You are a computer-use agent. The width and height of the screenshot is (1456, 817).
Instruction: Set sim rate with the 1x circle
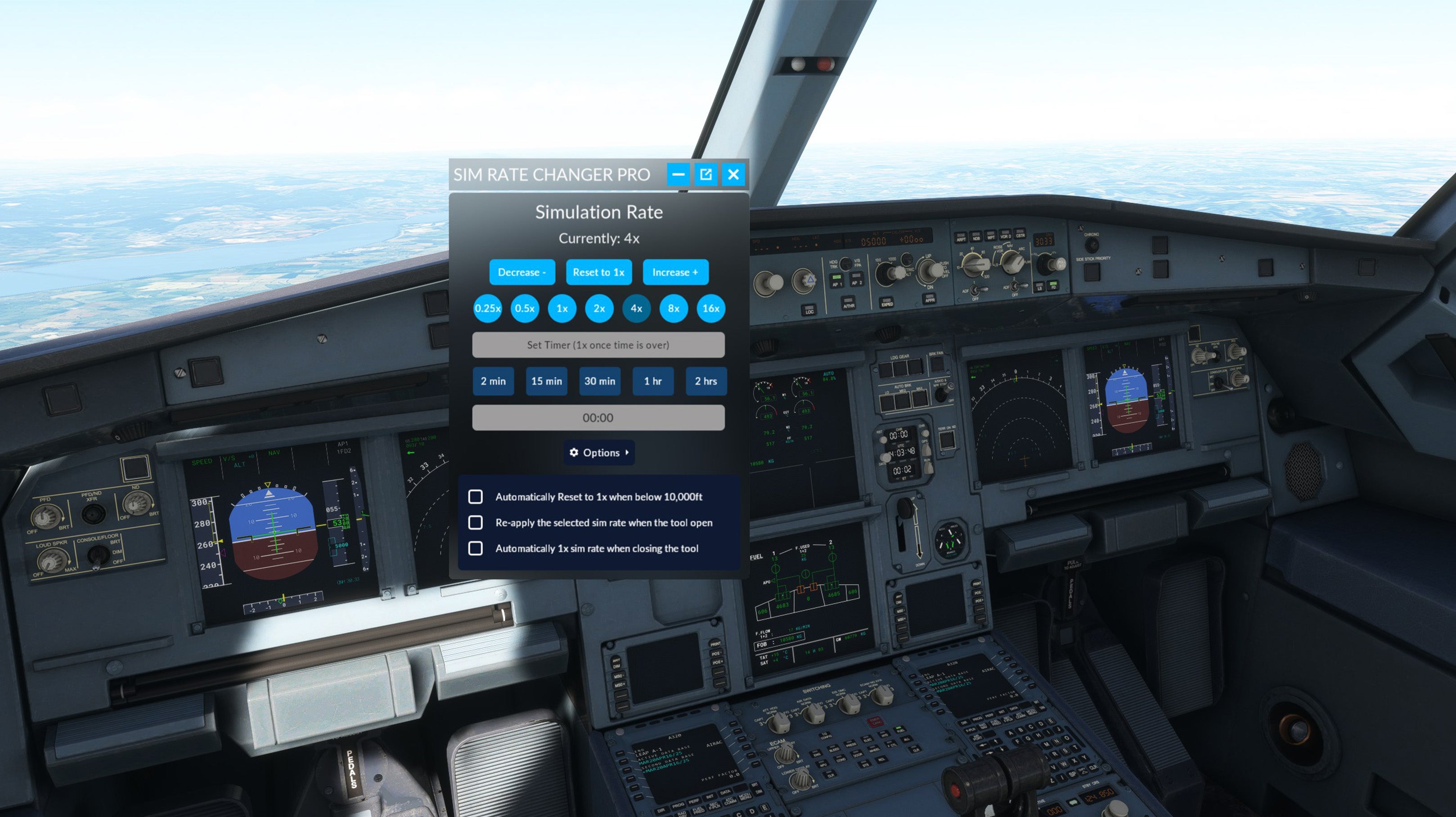coord(562,309)
